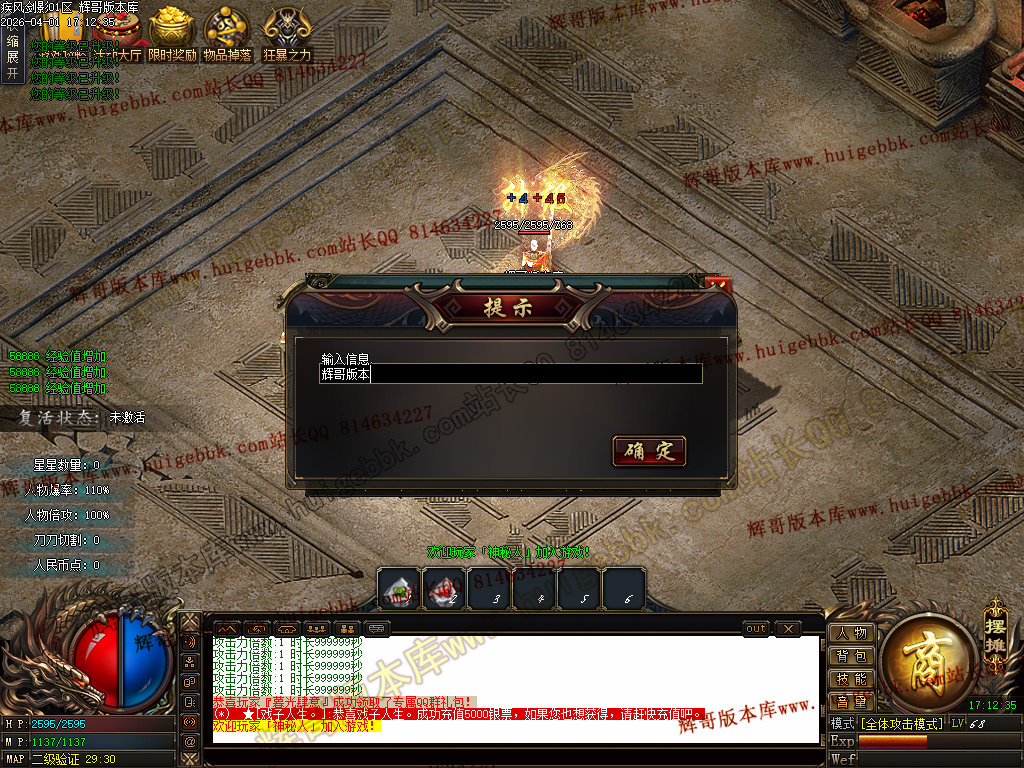Open the 人物 character panel
1024x768 pixels.
(852, 633)
